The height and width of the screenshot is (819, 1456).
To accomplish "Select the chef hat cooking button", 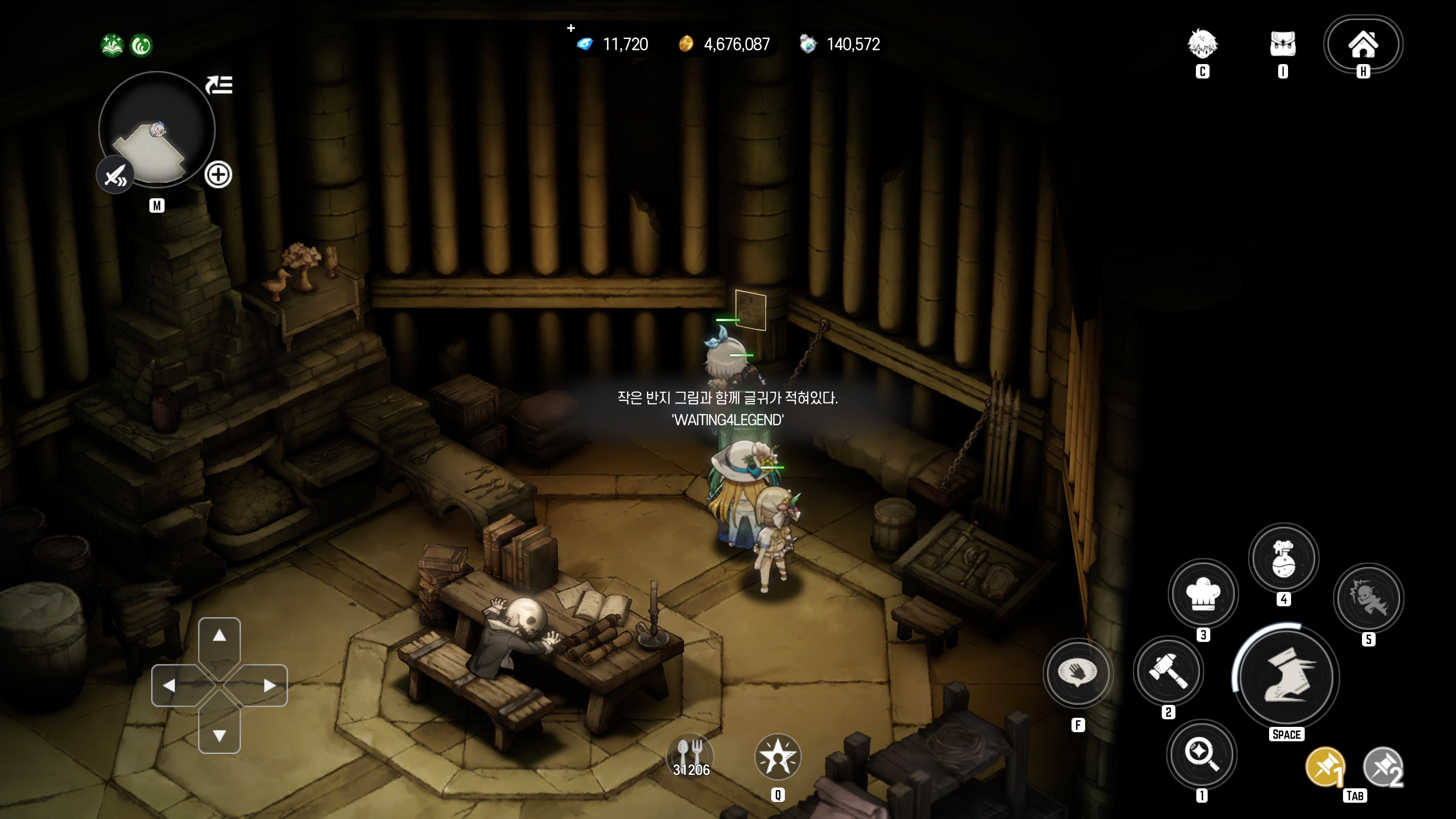I will [1203, 593].
